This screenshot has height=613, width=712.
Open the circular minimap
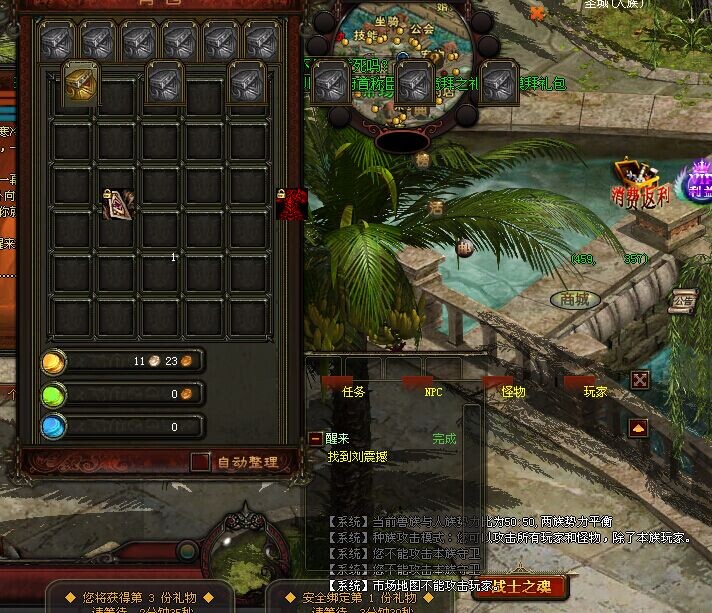tap(400, 70)
